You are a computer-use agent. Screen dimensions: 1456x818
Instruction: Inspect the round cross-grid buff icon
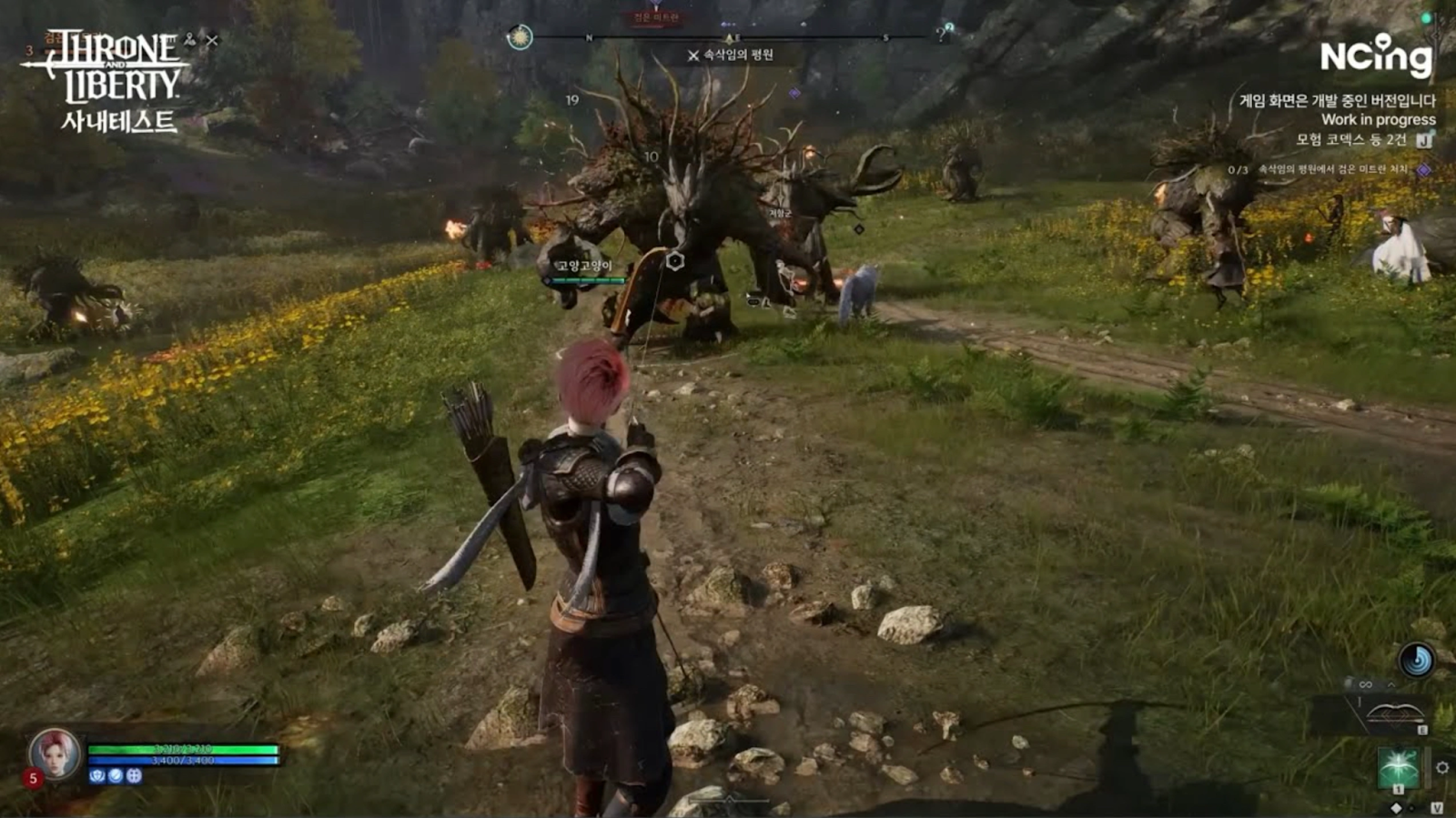click(134, 776)
